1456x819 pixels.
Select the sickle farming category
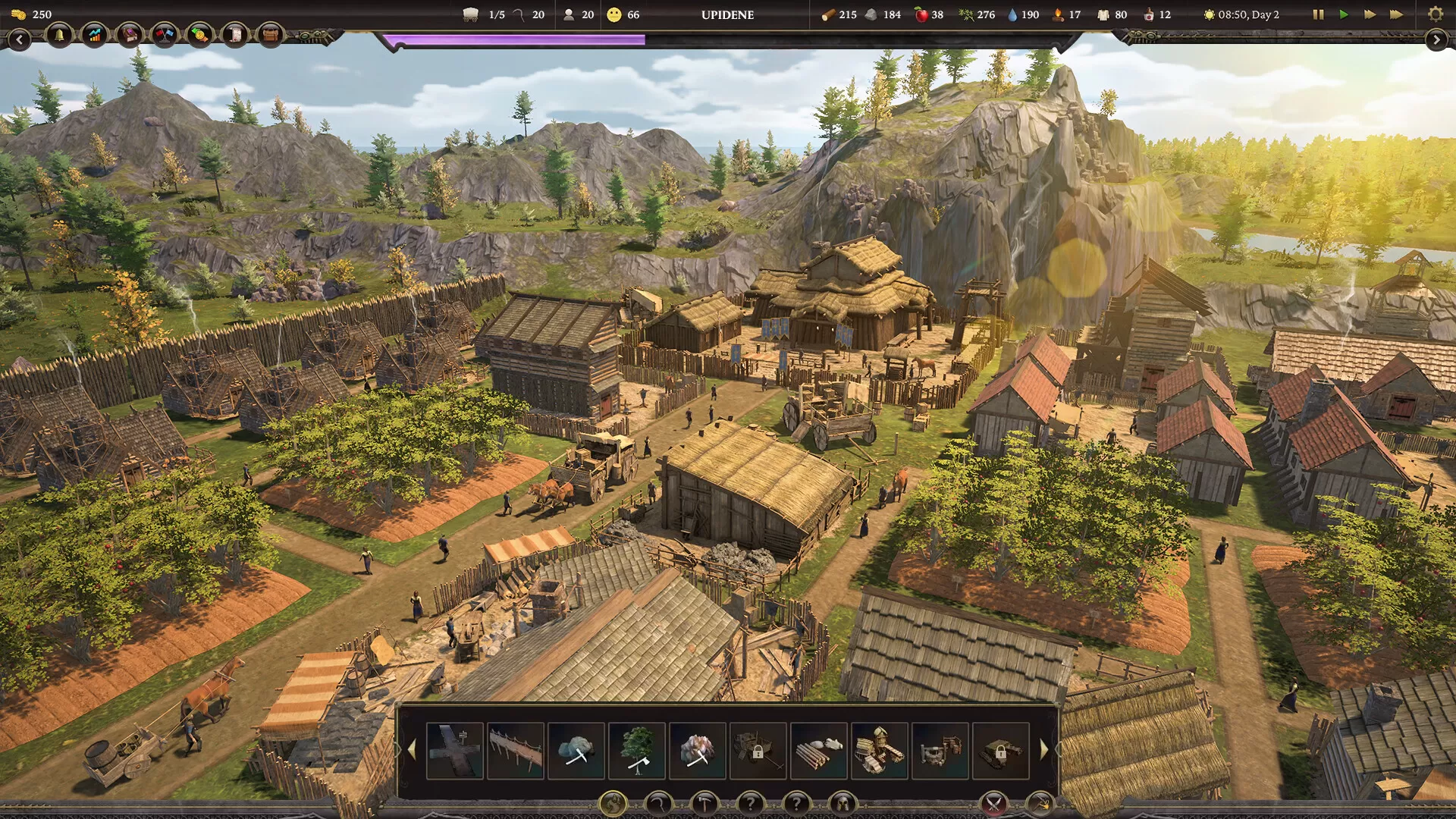tap(660, 803)
